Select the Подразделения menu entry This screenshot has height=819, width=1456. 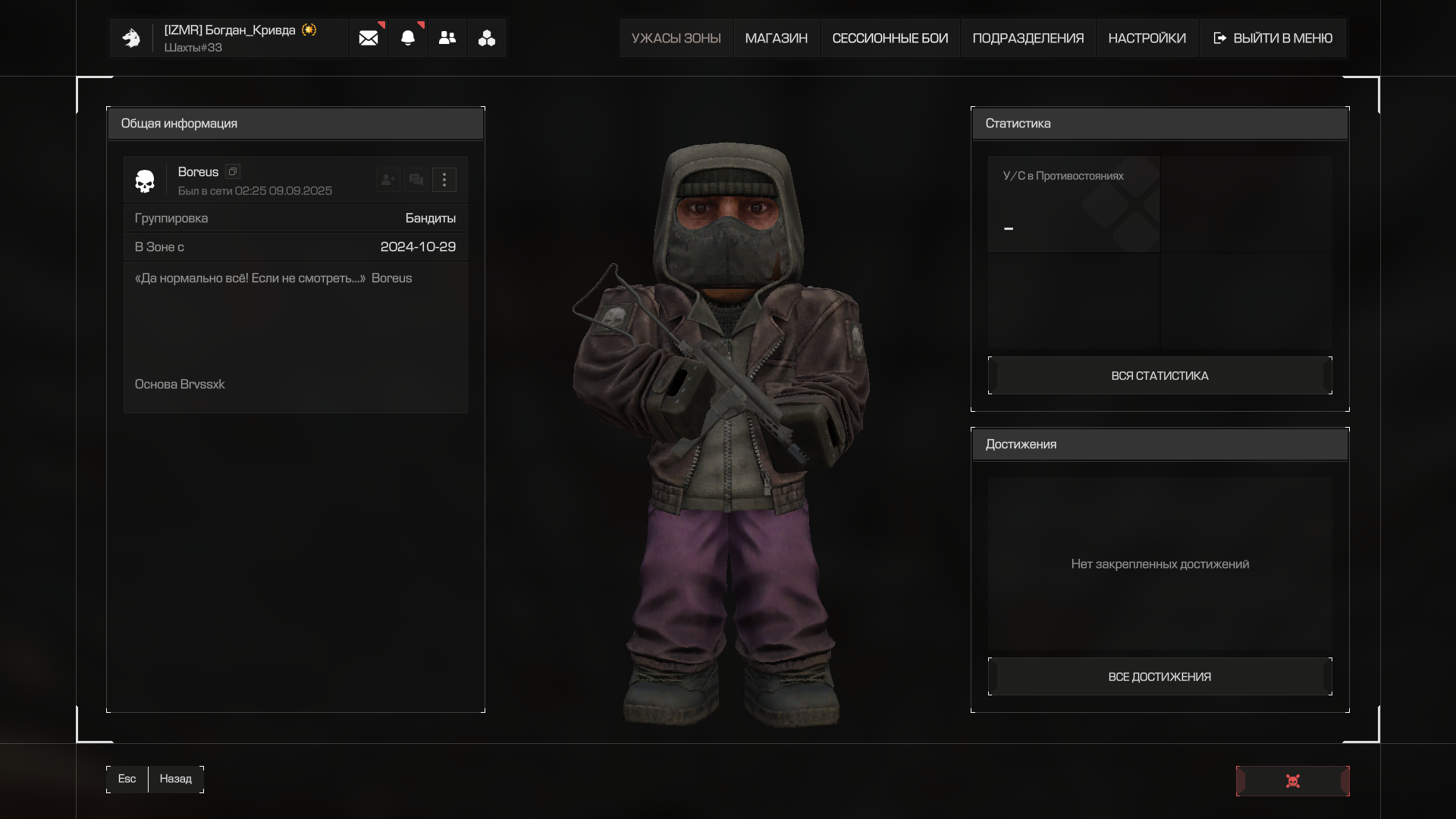1028,38
